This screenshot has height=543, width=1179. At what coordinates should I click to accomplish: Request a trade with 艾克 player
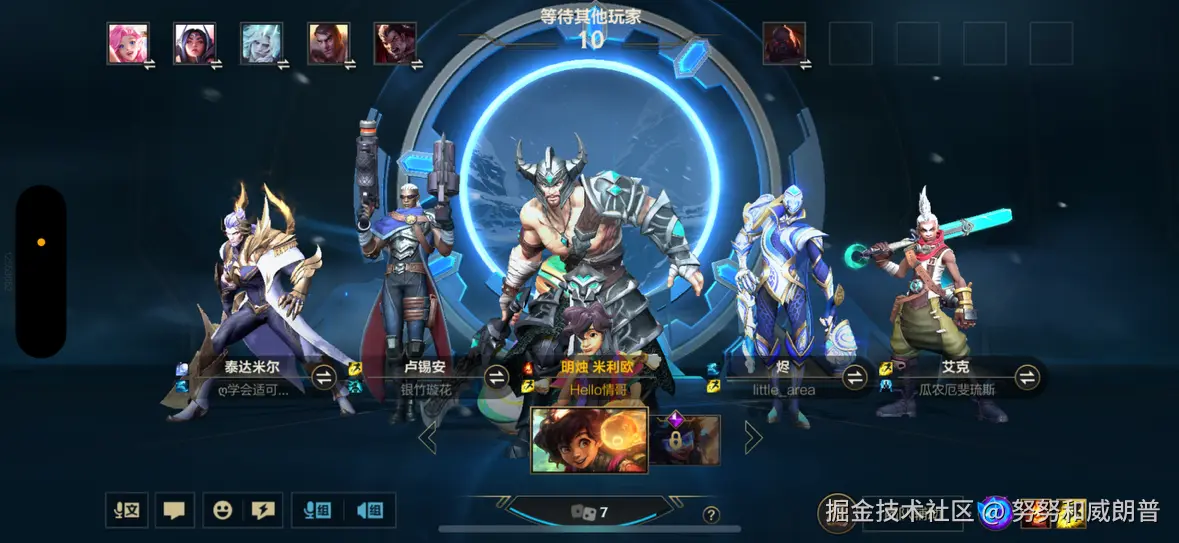pos(1027,377)
